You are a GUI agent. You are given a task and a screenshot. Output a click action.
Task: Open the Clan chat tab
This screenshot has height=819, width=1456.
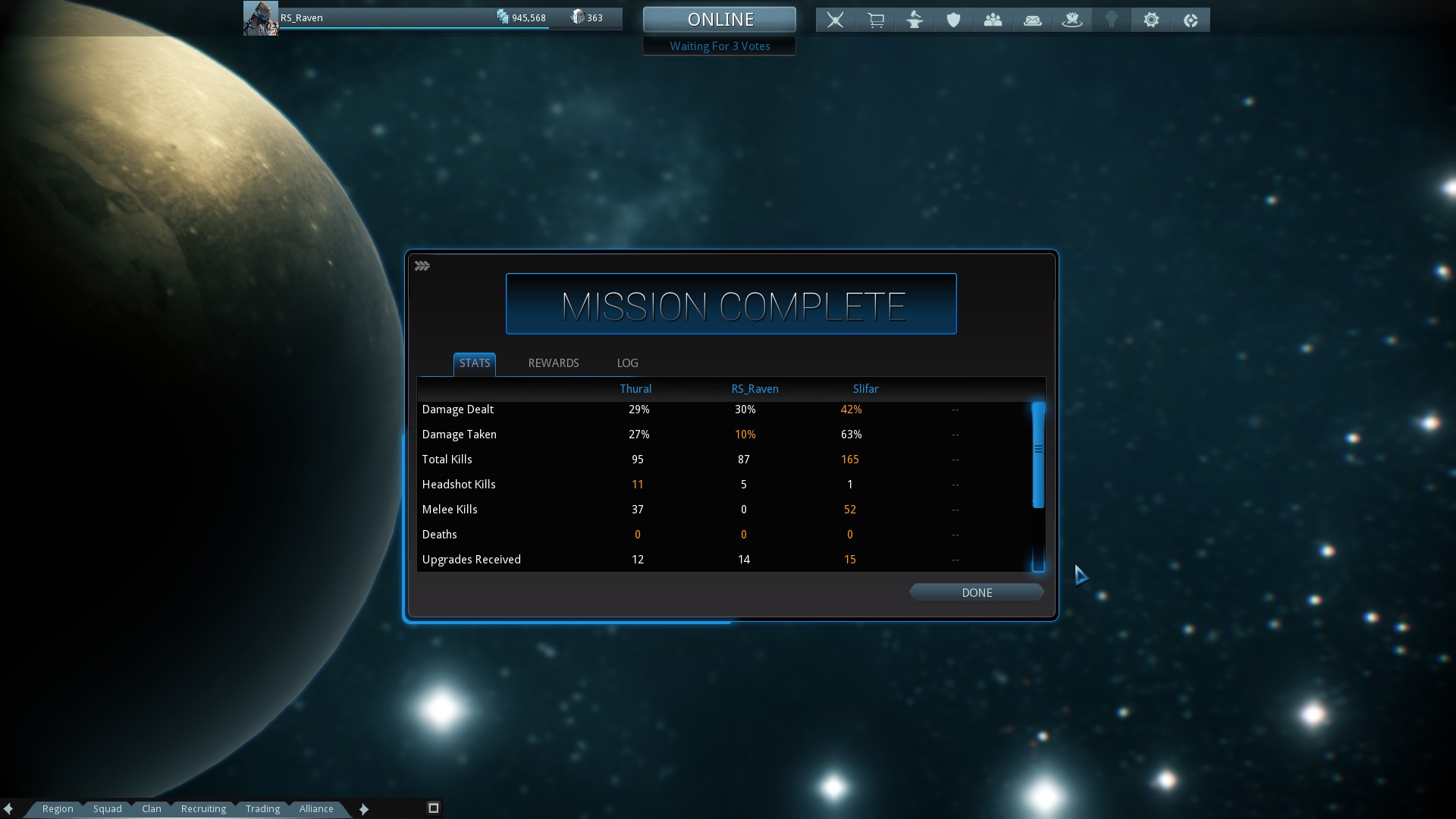(151, 808)
